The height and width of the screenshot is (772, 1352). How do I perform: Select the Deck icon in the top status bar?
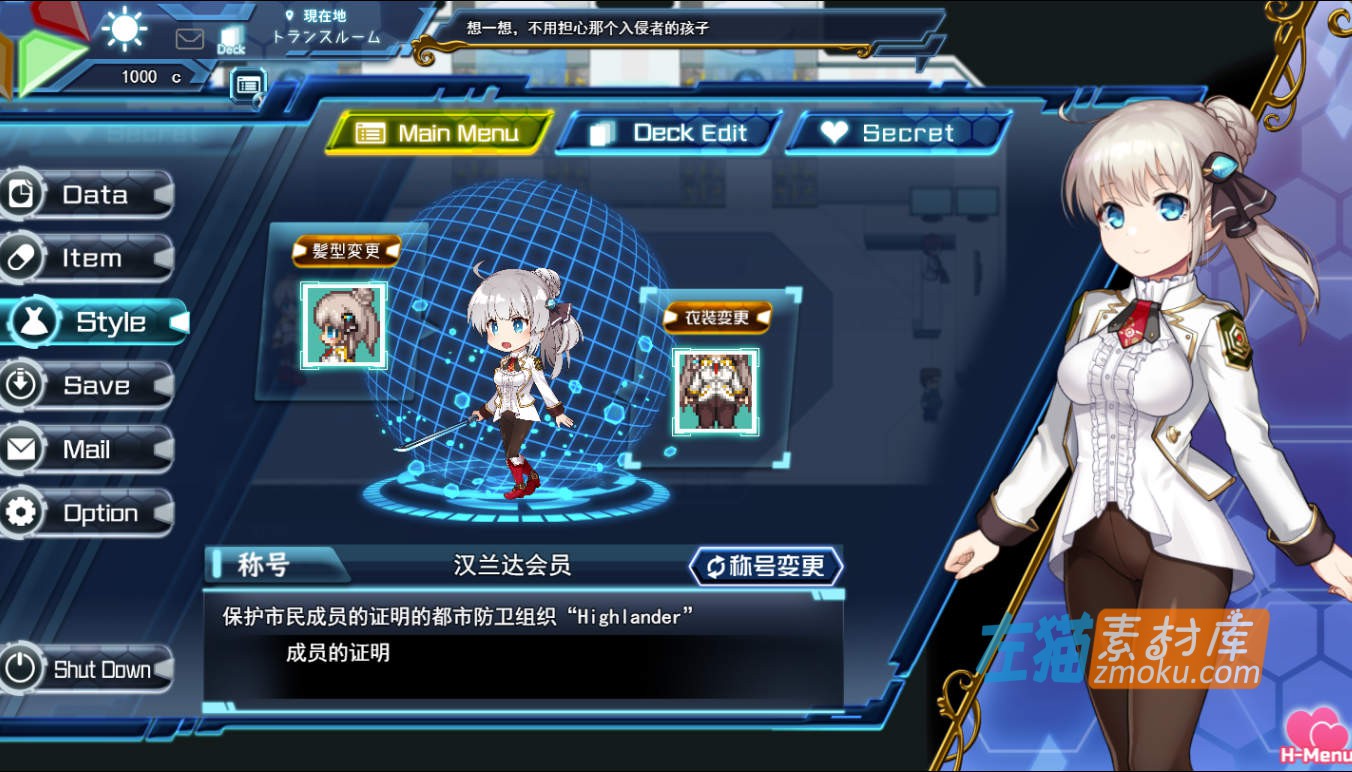pos(231,37)
